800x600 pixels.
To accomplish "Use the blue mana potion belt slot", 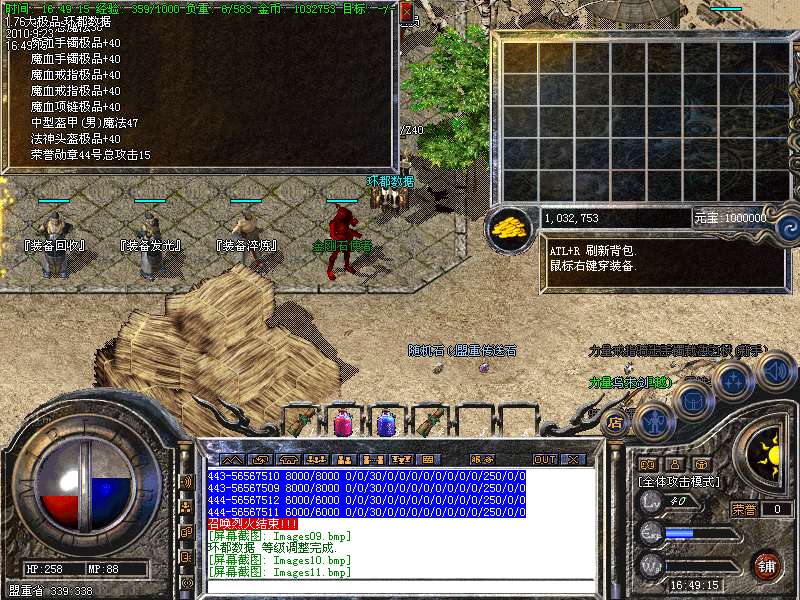I will point(386,422).
